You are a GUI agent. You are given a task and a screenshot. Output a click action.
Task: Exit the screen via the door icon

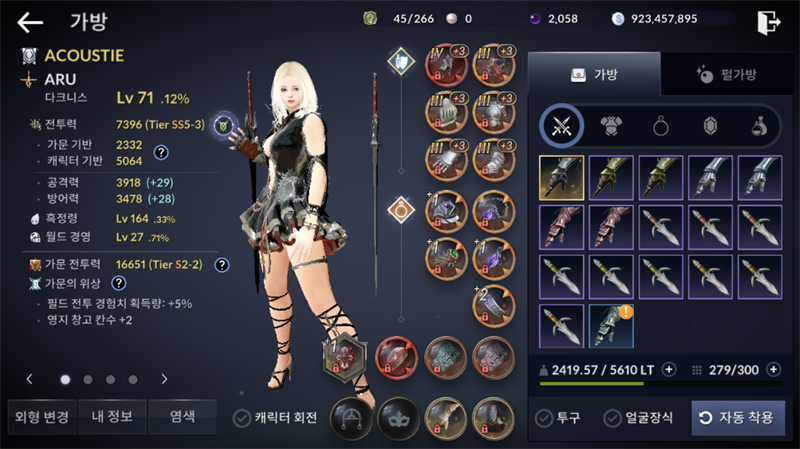pos(769,21)
